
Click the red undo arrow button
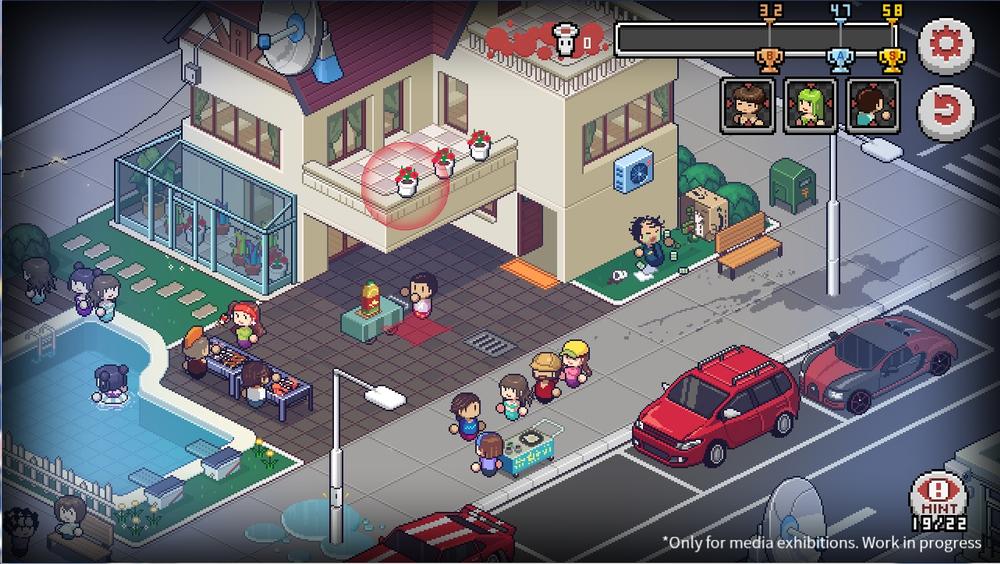click(945, 108)
